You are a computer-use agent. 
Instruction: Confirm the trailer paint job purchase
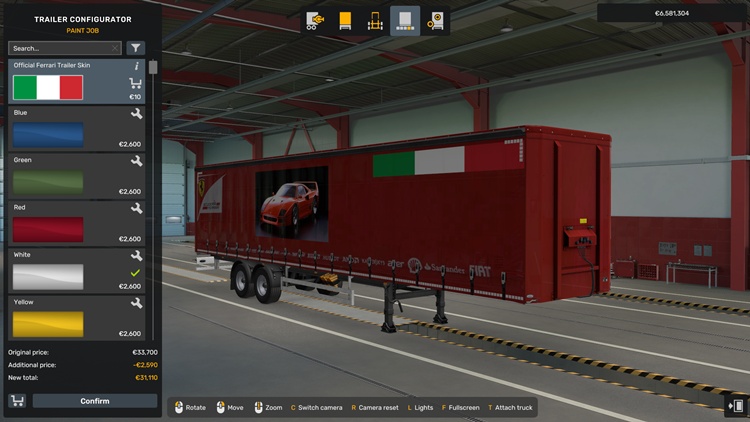pyautogui.click(x=95, y=401)
